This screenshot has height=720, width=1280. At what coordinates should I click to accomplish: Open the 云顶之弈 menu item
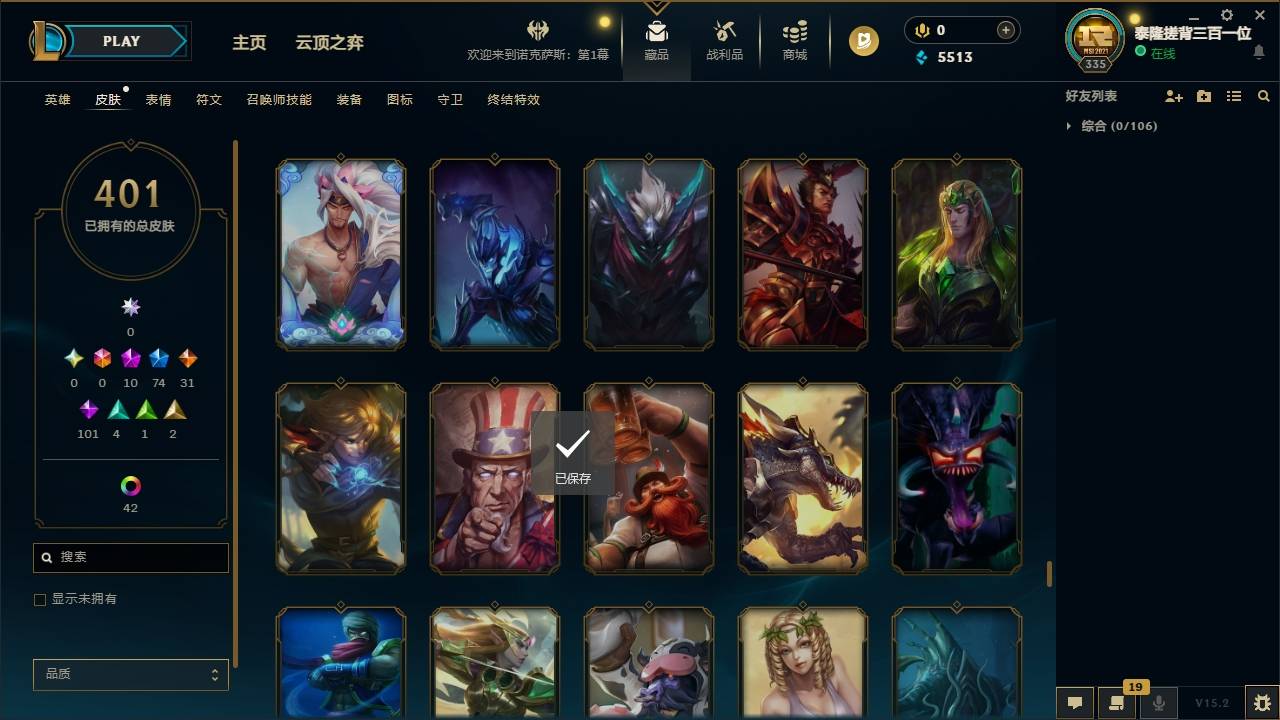(x=328, y=42)
